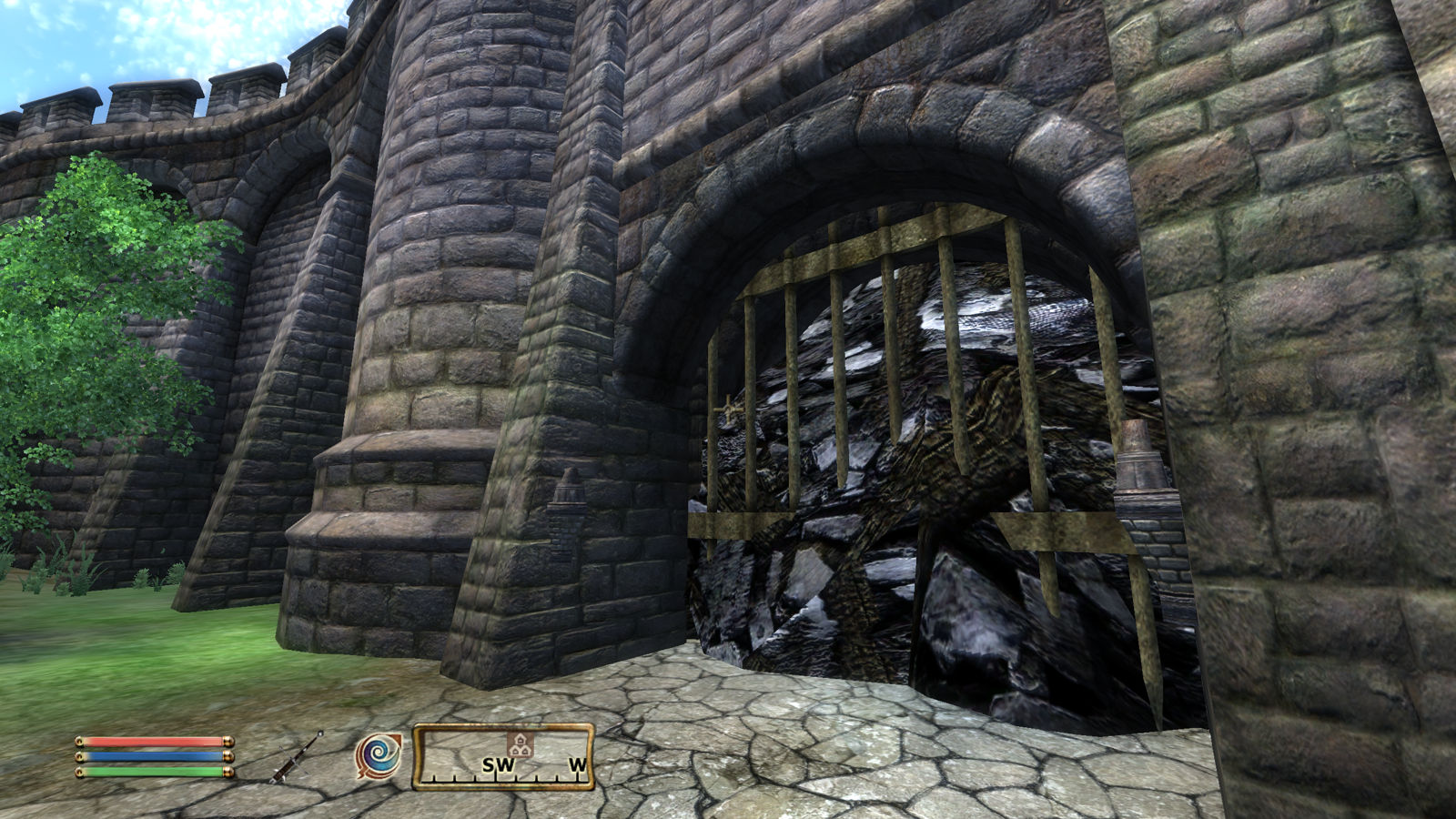1456x819 pixels.
Task: Click the equipped sword weapon icon
Action: coord(297,757)
